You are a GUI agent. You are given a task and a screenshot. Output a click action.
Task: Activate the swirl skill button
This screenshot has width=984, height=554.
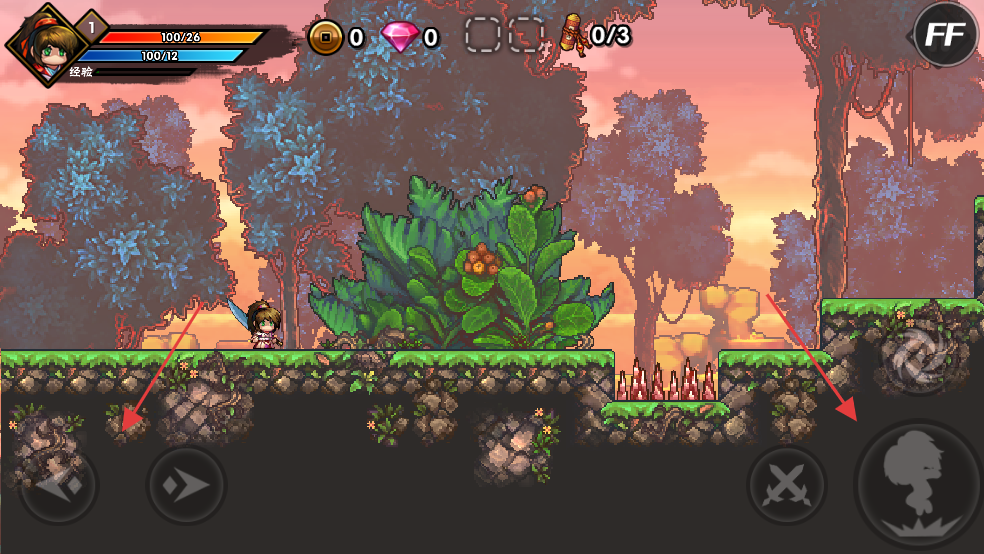click(913, 355)
